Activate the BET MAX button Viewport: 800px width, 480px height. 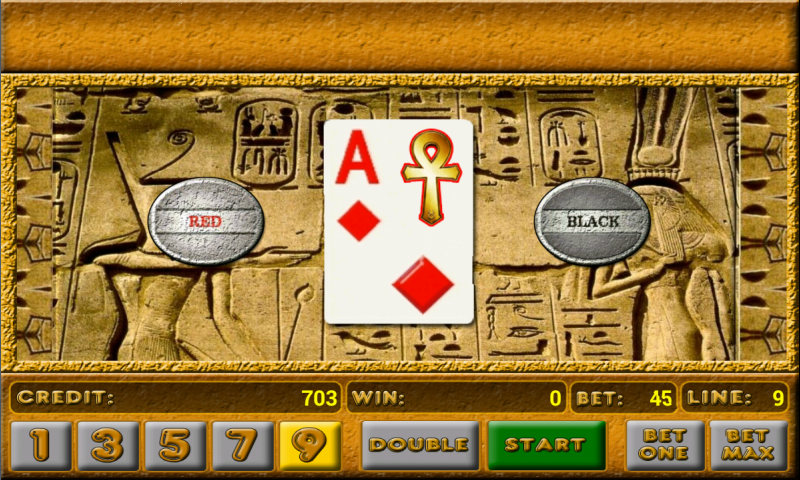click(x=749, y=446)
